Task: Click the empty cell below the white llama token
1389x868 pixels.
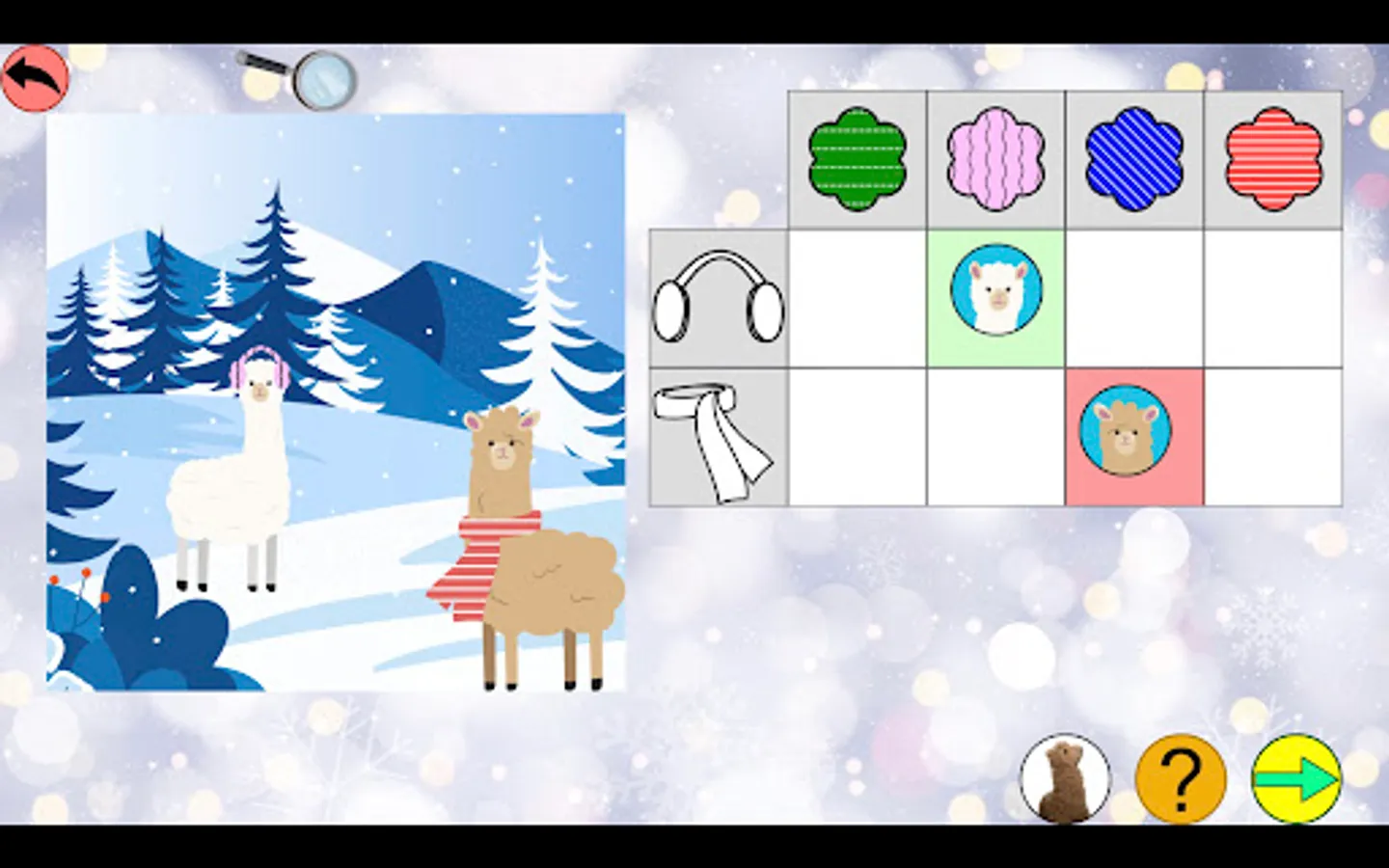Action: click(x=995, y=434)
